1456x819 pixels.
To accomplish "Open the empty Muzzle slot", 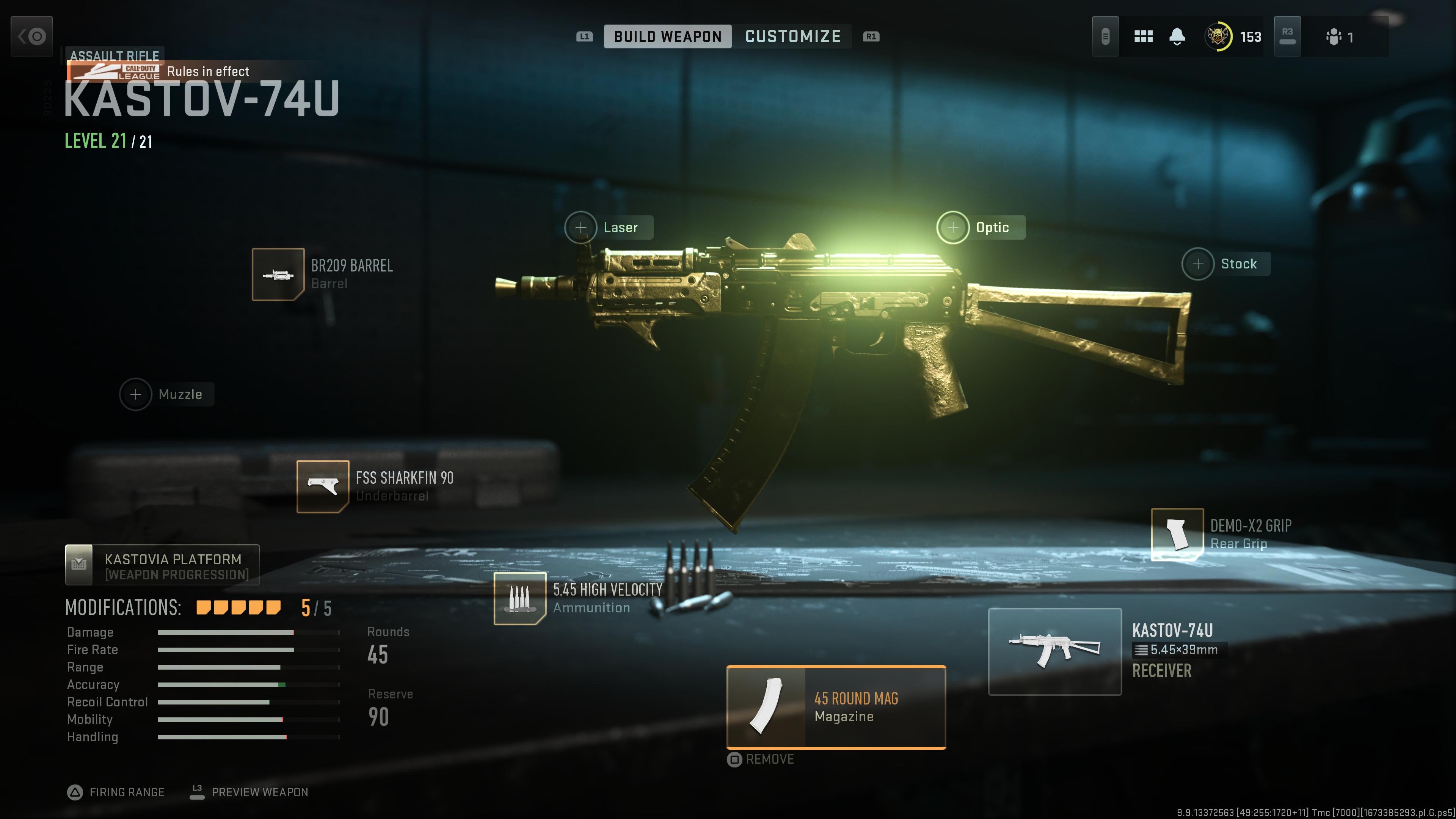I will (136, 394).
